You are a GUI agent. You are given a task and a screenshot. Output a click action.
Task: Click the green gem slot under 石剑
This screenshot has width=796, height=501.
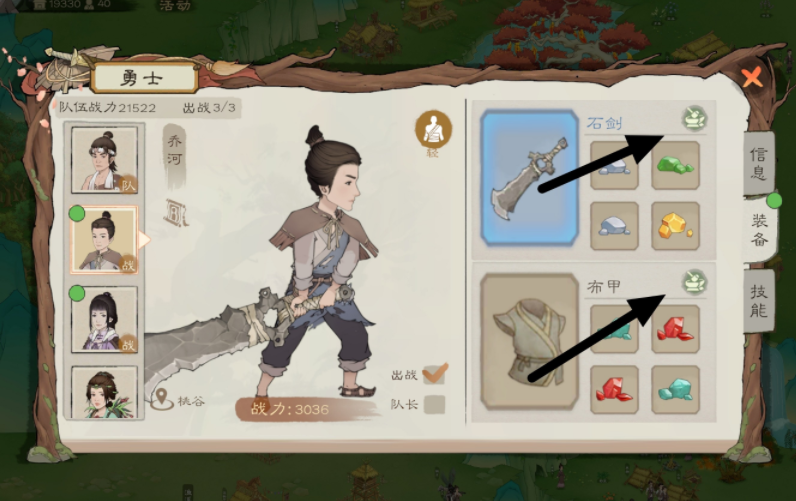pyautogui.click(x=676, y=165)
